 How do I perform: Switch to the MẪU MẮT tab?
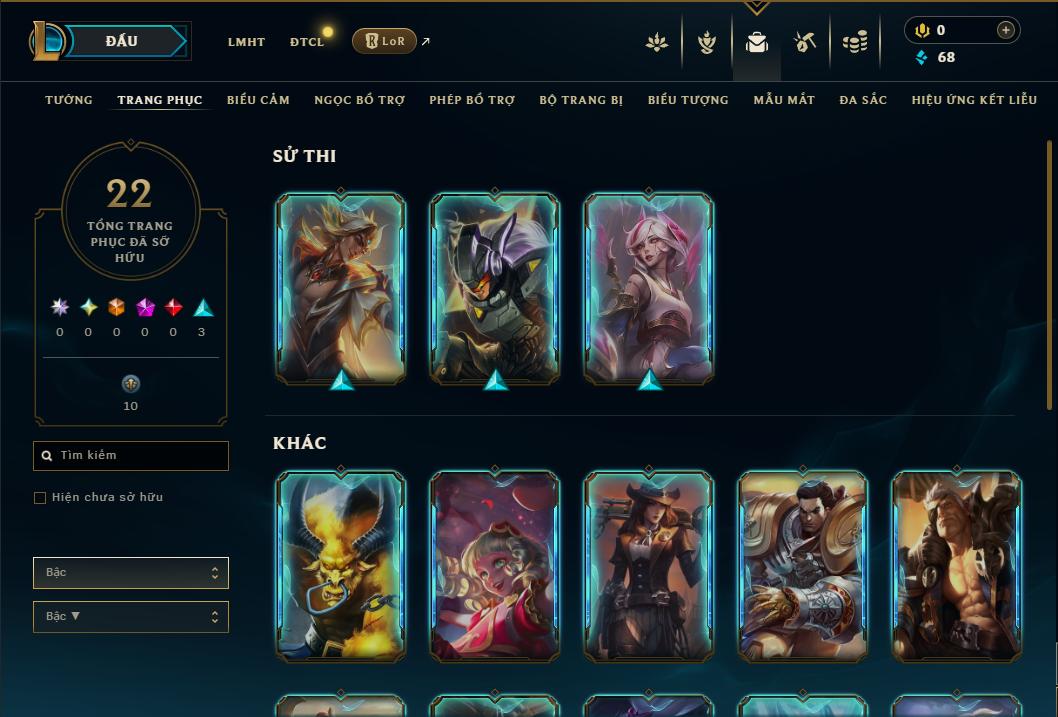tap(784, 100)
